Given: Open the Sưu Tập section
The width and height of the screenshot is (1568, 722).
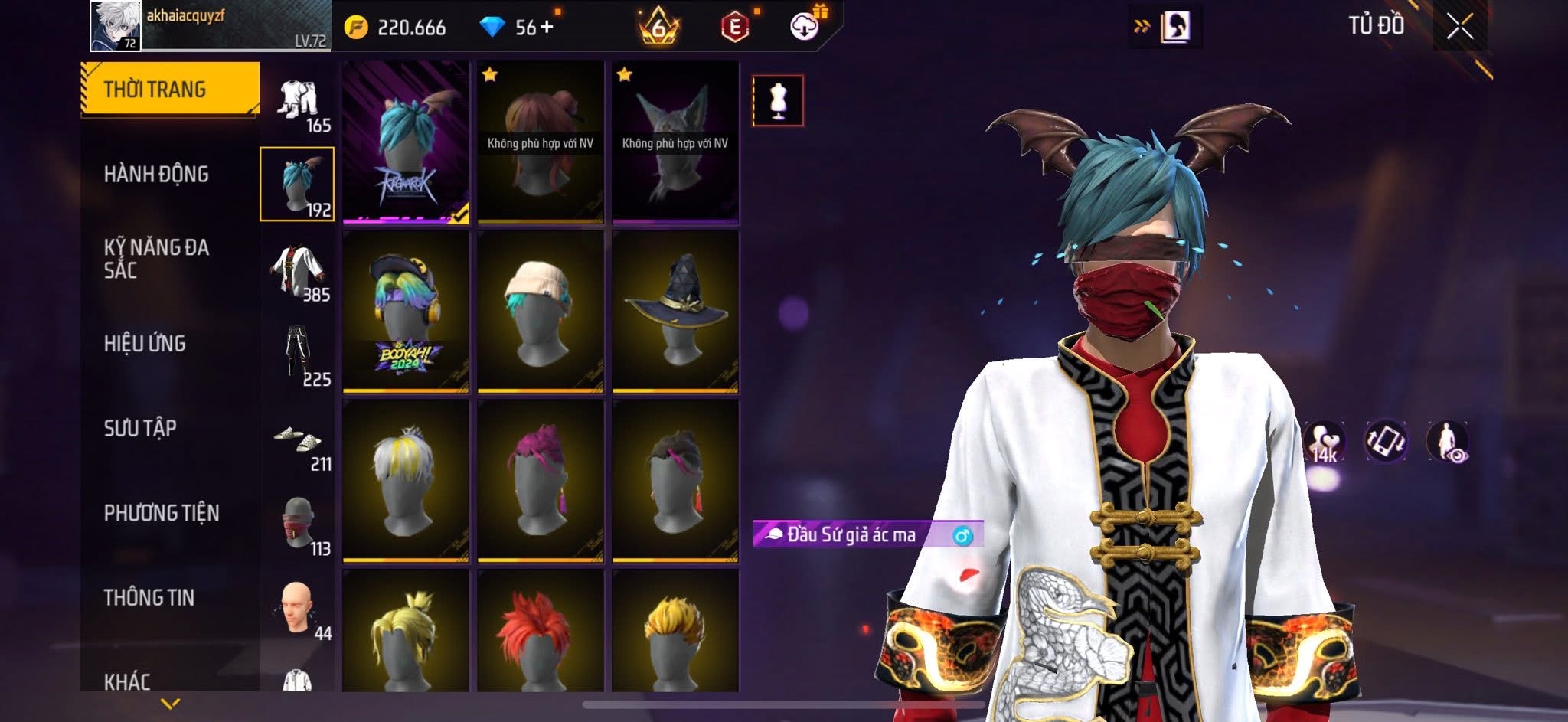Looking at the screenshot, I should [140, 428].
